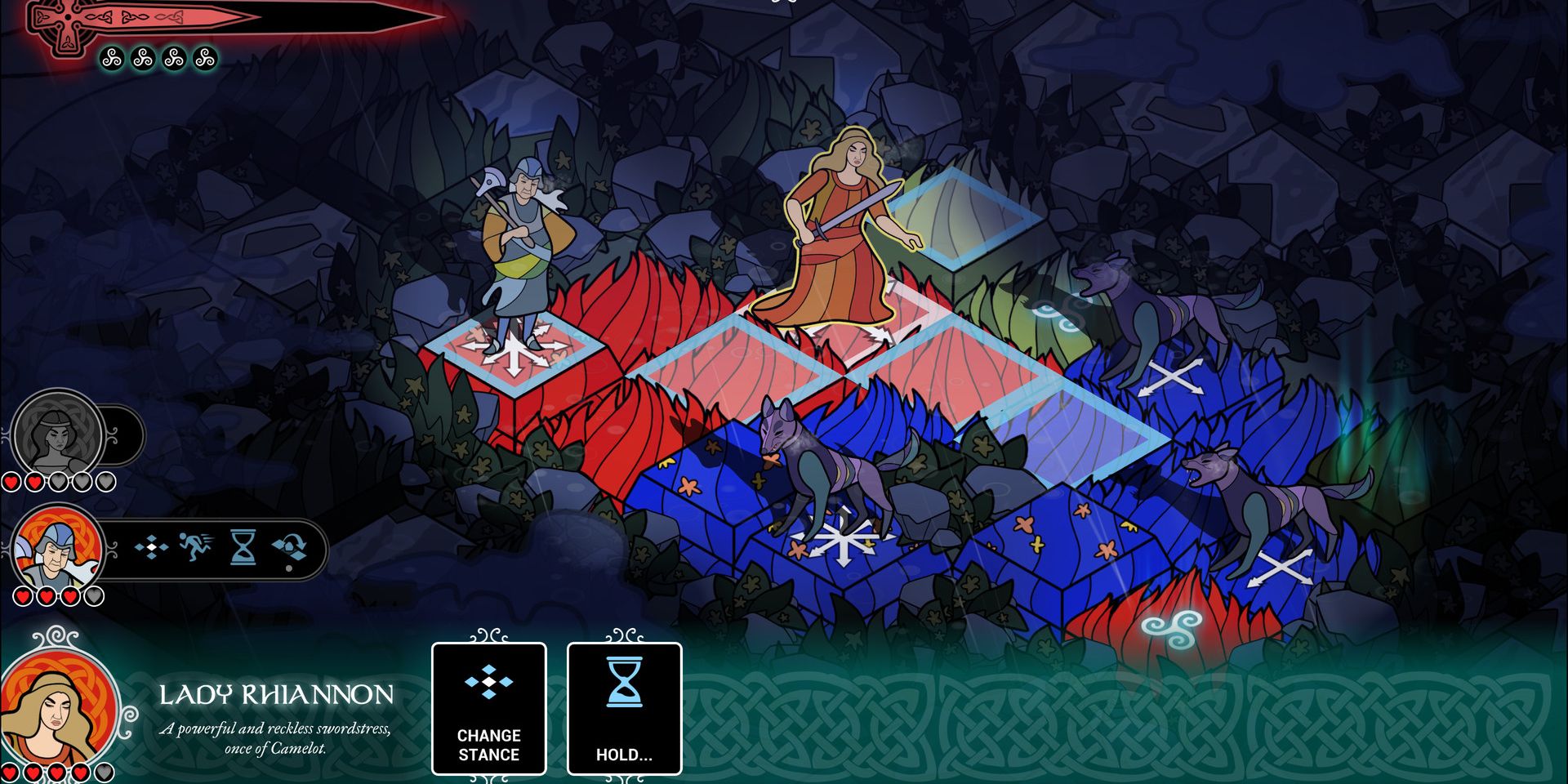Click the knight's four-diamond stance icon

point(152,547)
